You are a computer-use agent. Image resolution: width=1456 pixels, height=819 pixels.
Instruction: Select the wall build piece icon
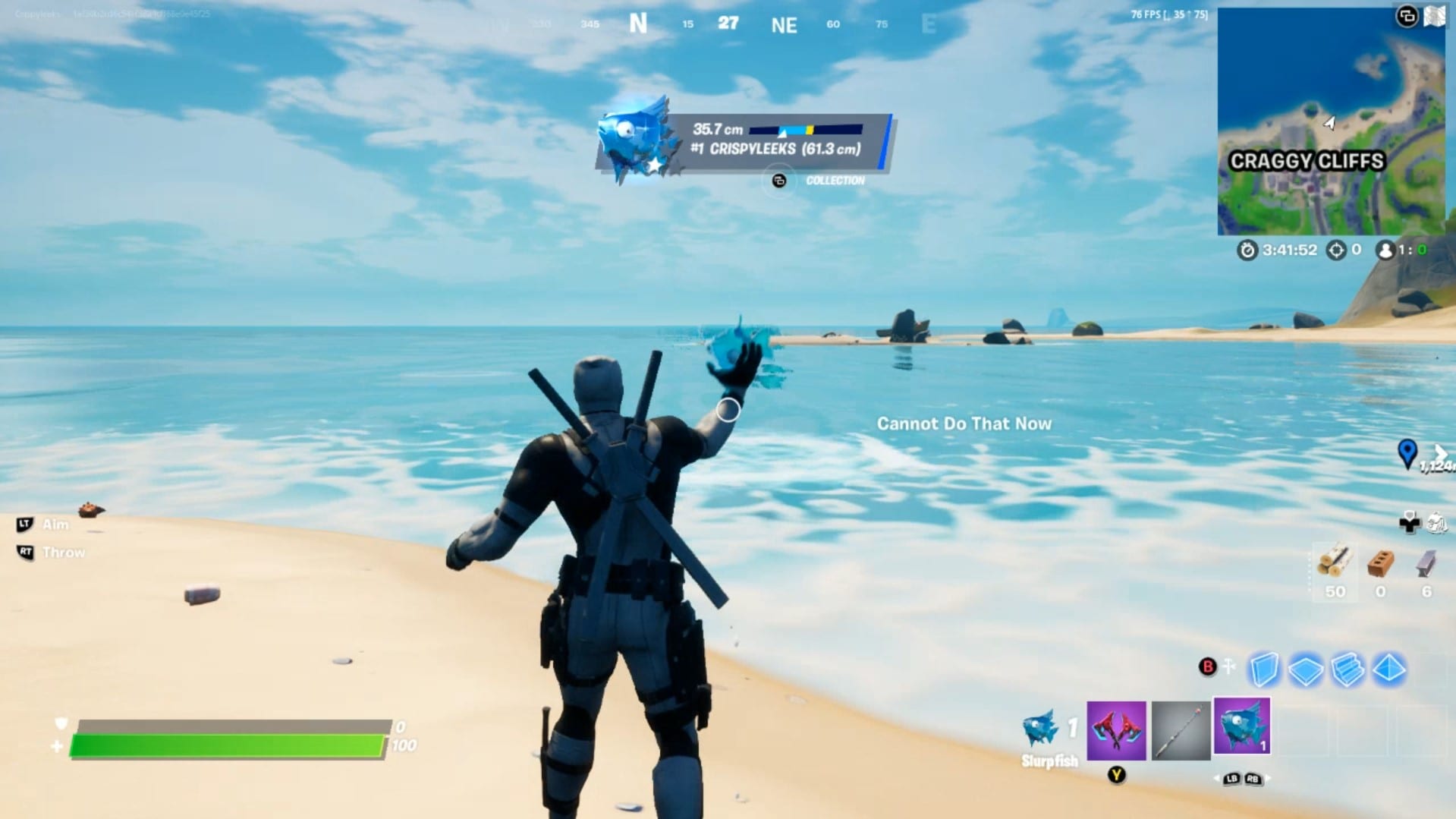[x=1264, y=669]
